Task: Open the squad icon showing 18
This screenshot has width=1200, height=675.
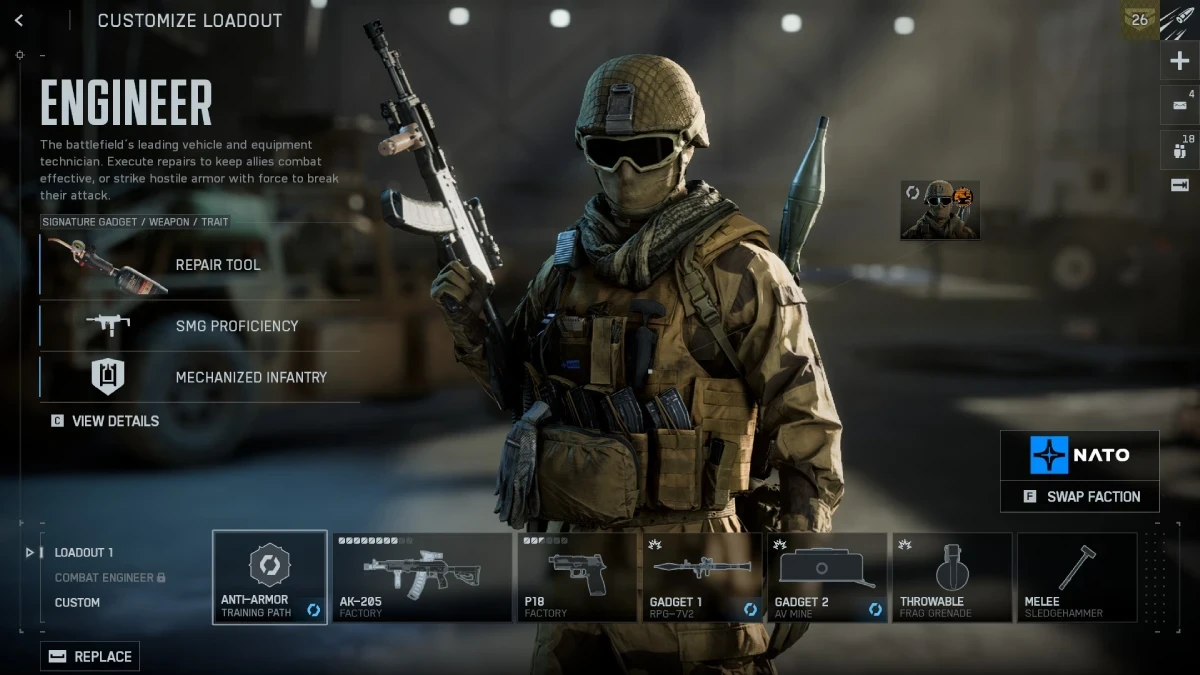Action: tap(1179, 150)
